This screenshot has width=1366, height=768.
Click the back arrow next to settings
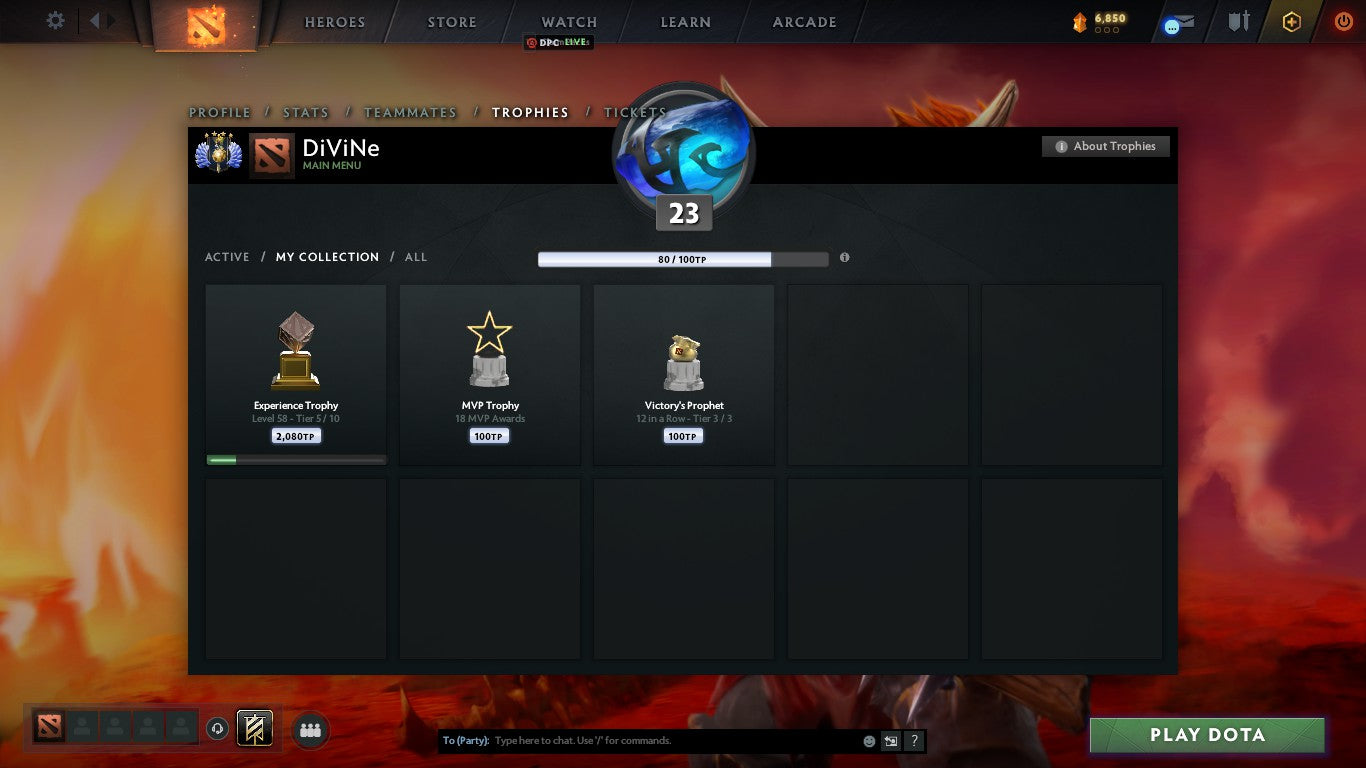coord(94,20)
